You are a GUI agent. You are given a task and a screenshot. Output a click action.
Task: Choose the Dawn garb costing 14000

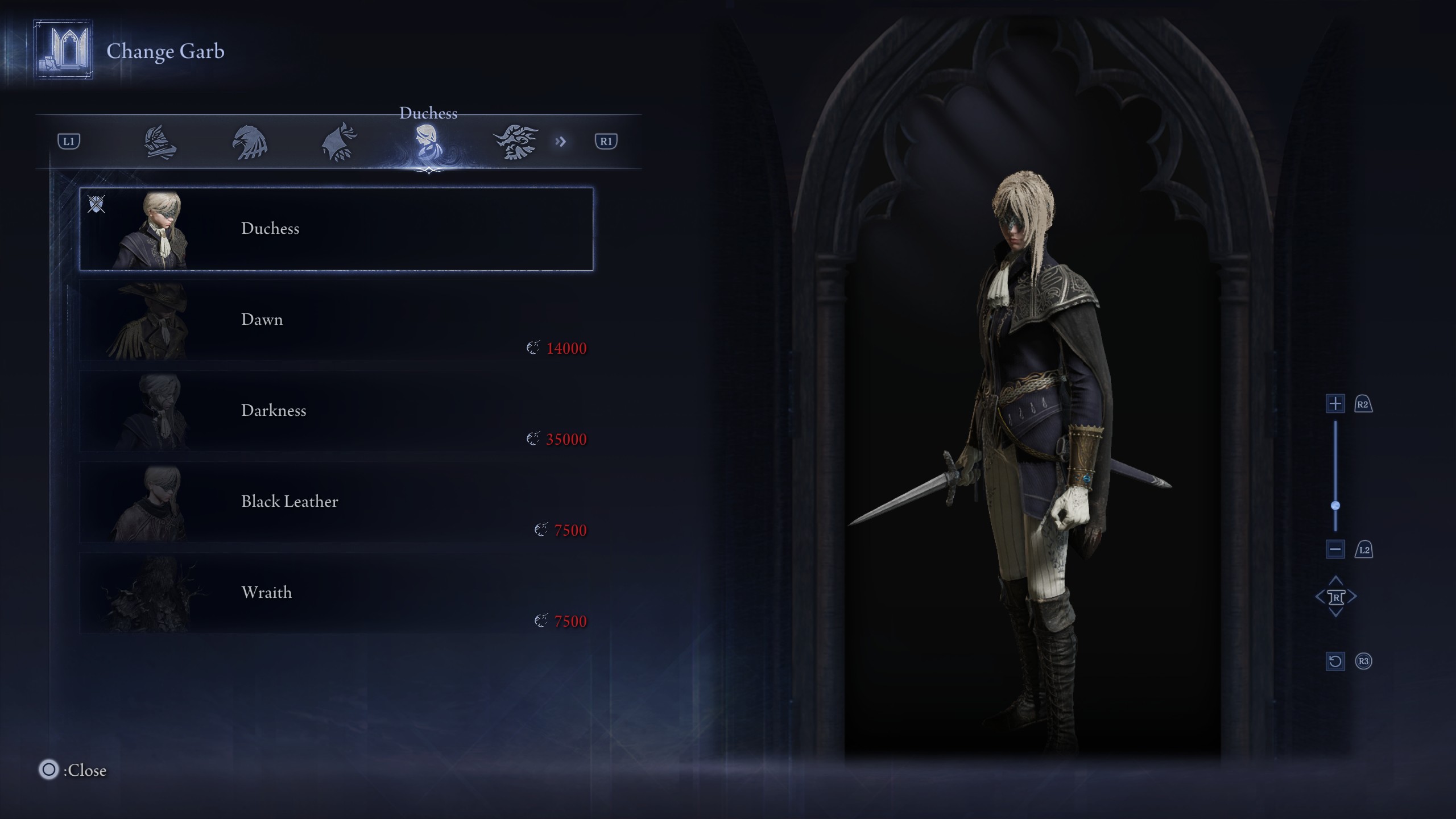tap(336, 321)
